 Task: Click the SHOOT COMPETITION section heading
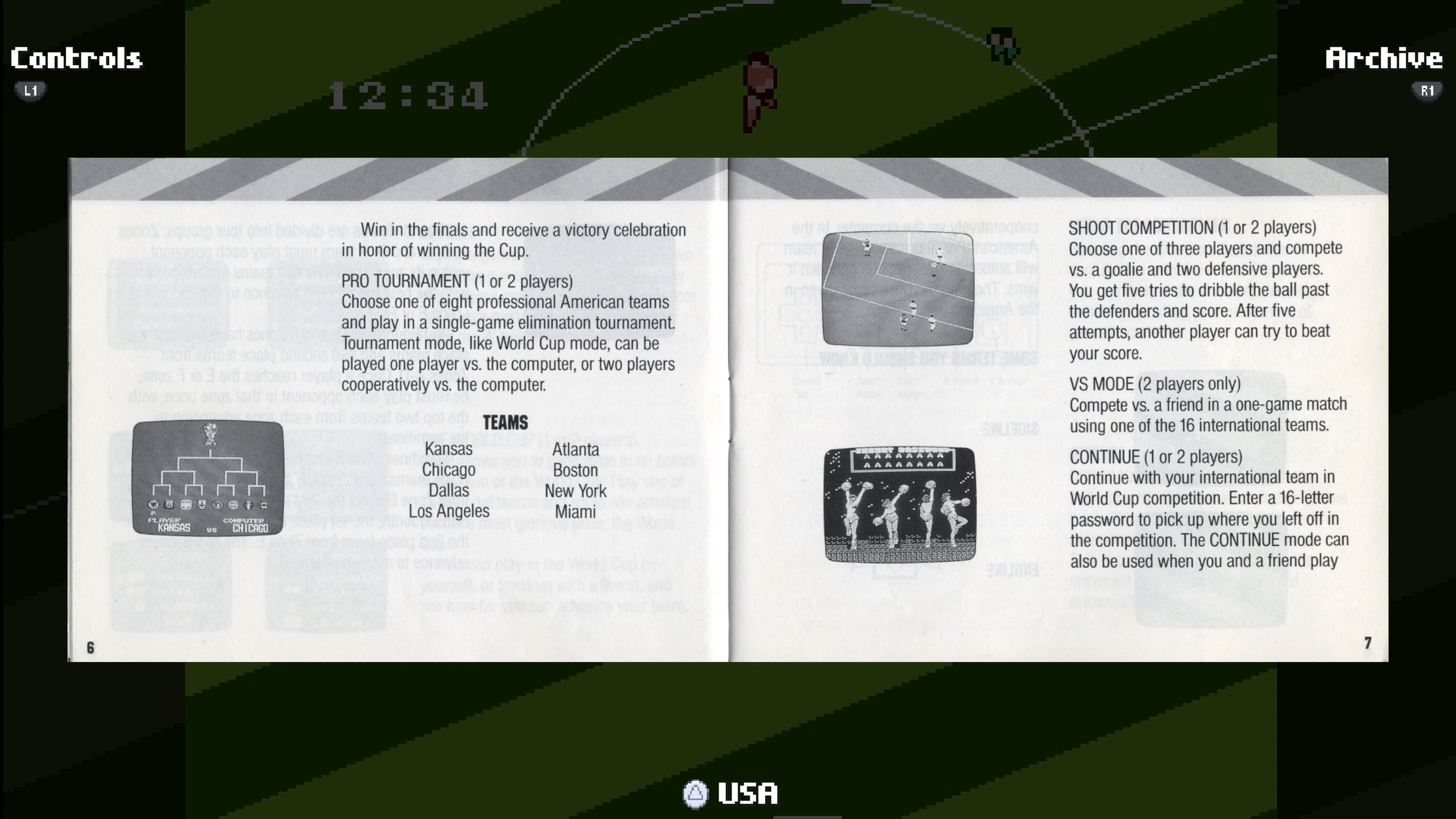coord(1192,228)
